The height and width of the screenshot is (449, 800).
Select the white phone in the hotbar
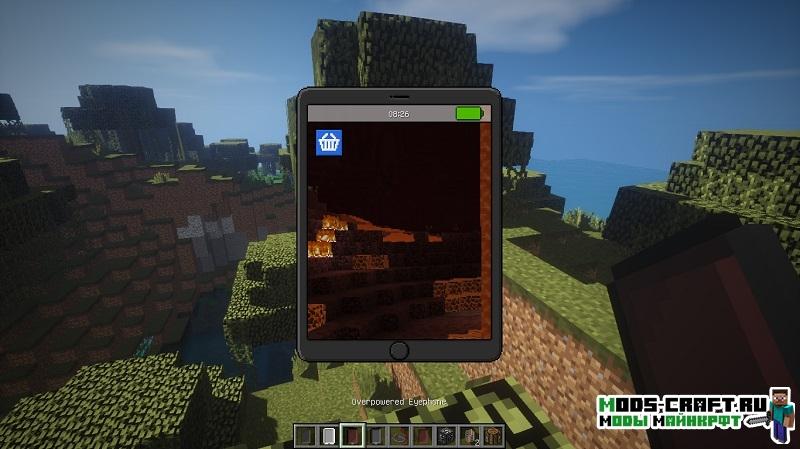329,435
